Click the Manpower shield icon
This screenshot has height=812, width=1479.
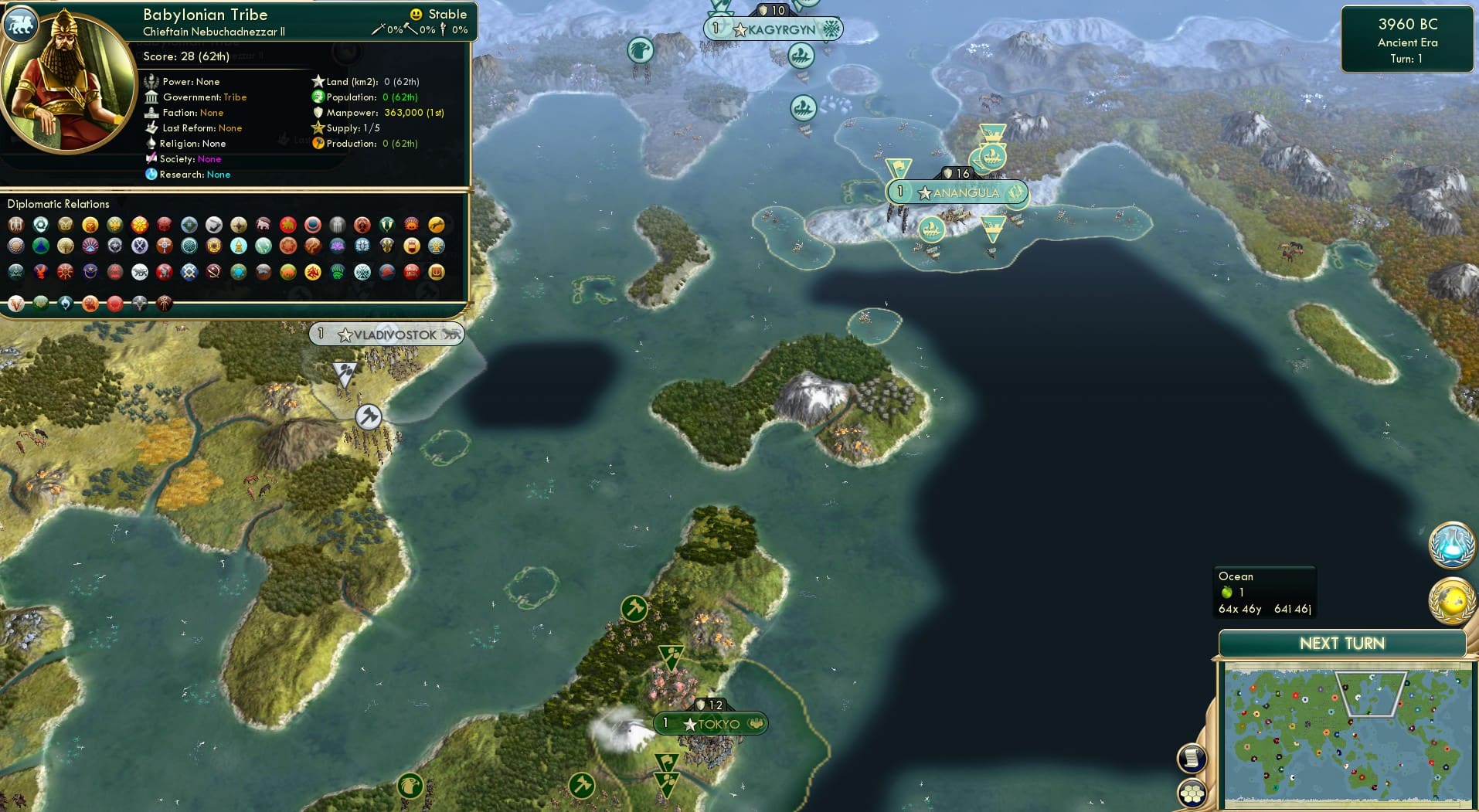[x=317, y=113]
